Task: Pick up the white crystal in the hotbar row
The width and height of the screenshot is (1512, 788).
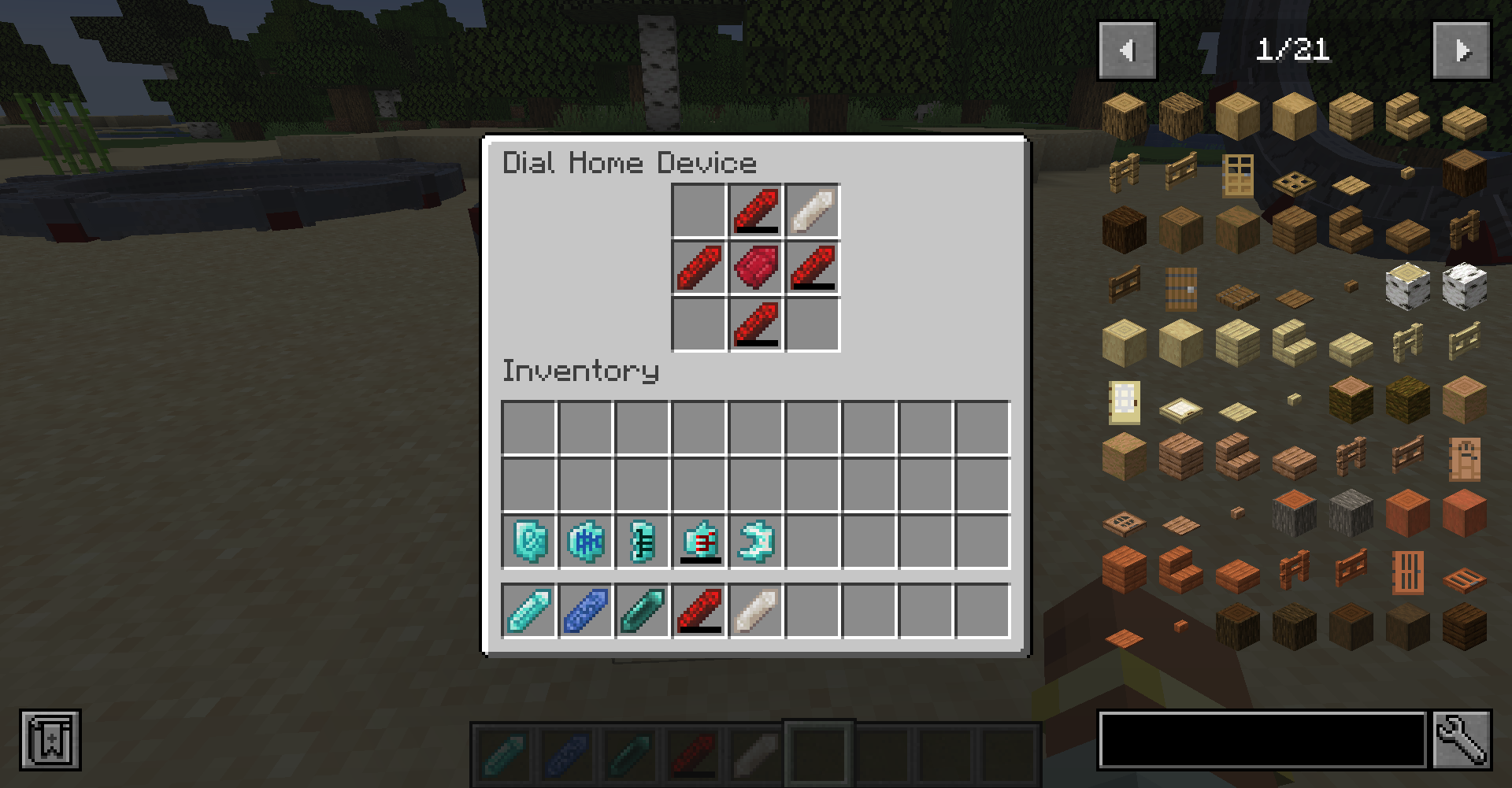Action: 756,611
